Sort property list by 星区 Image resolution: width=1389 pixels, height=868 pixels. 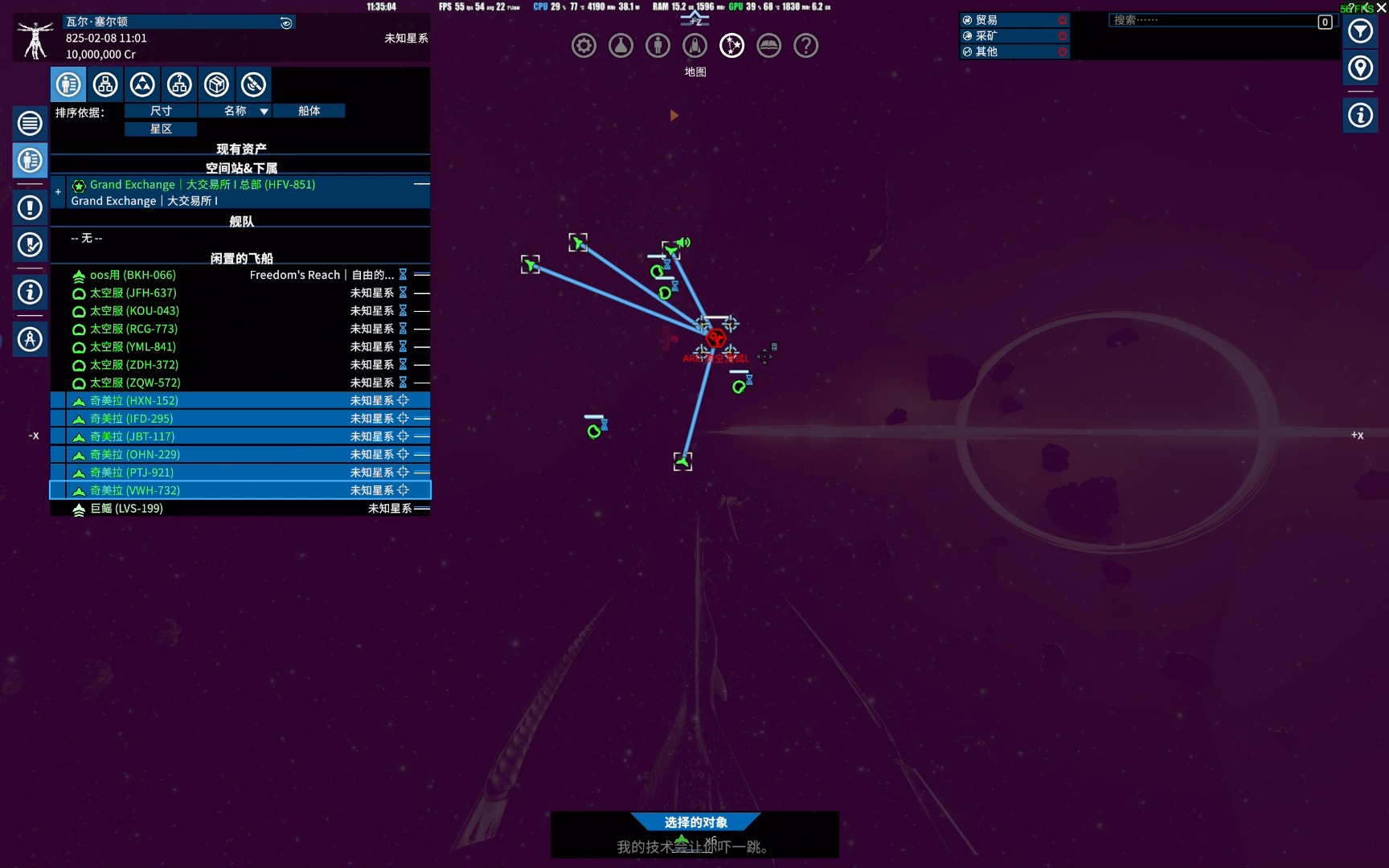pyautogui.click(x=161, y=129)
